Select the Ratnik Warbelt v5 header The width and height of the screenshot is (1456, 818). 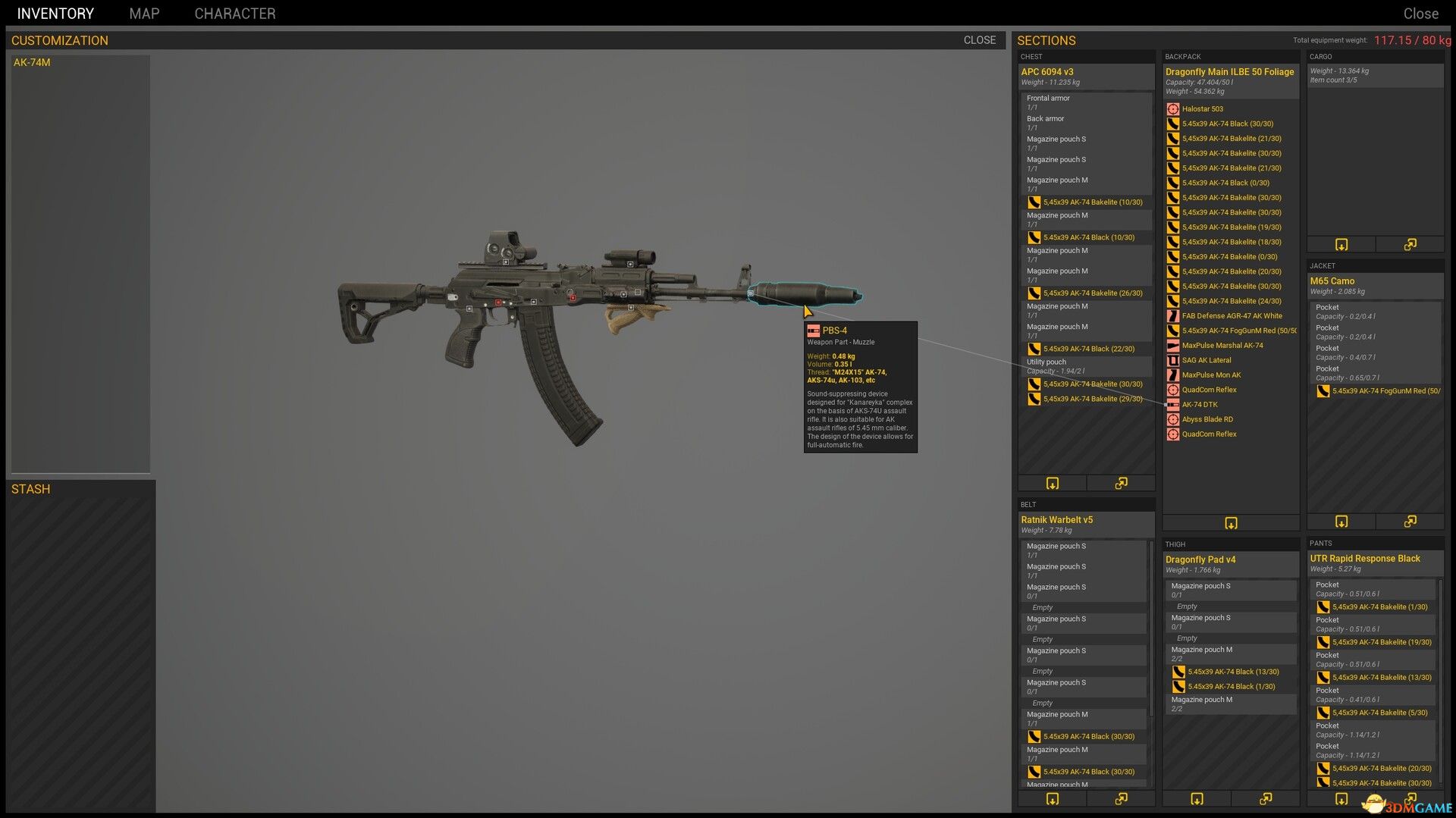coord(1056,520)
